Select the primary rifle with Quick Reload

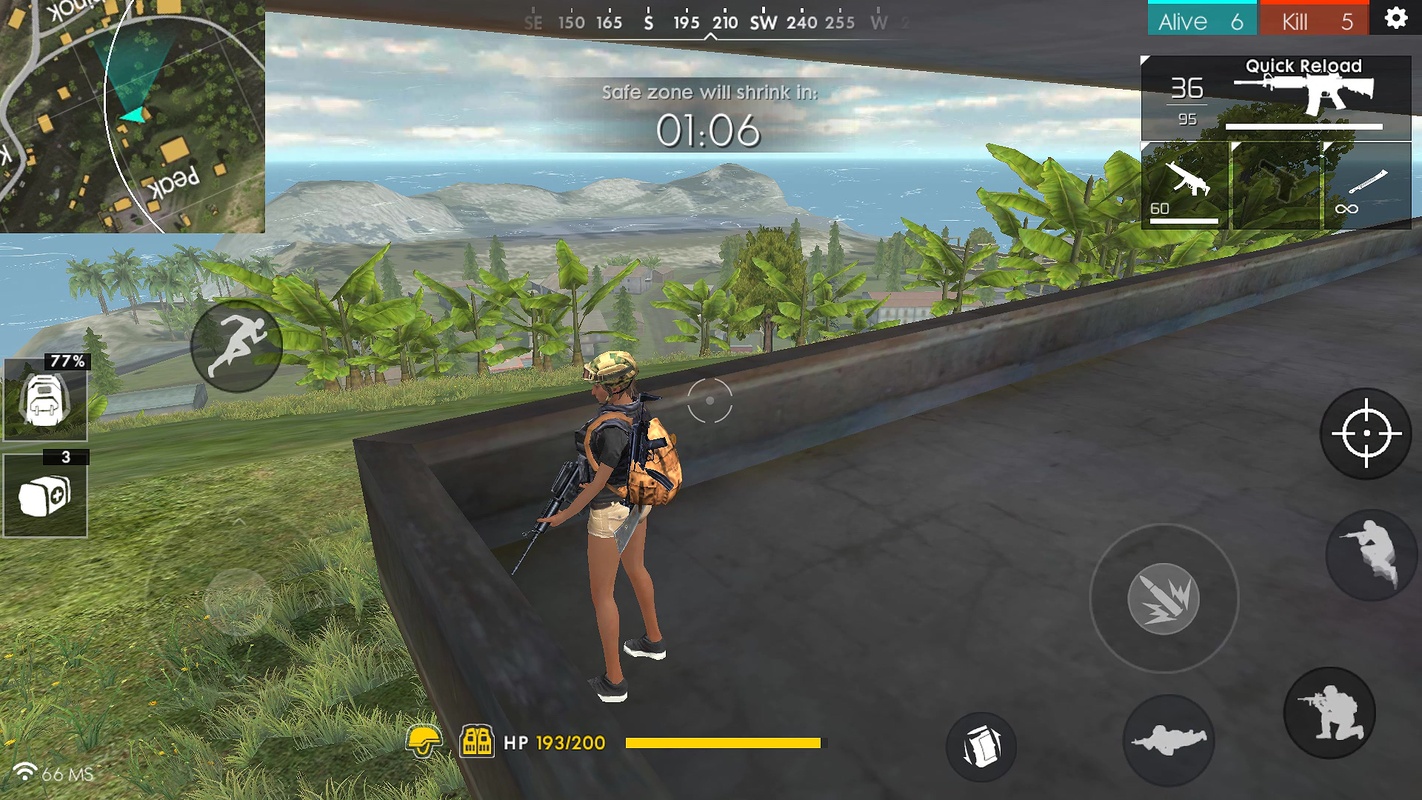tap(1276, 96)
